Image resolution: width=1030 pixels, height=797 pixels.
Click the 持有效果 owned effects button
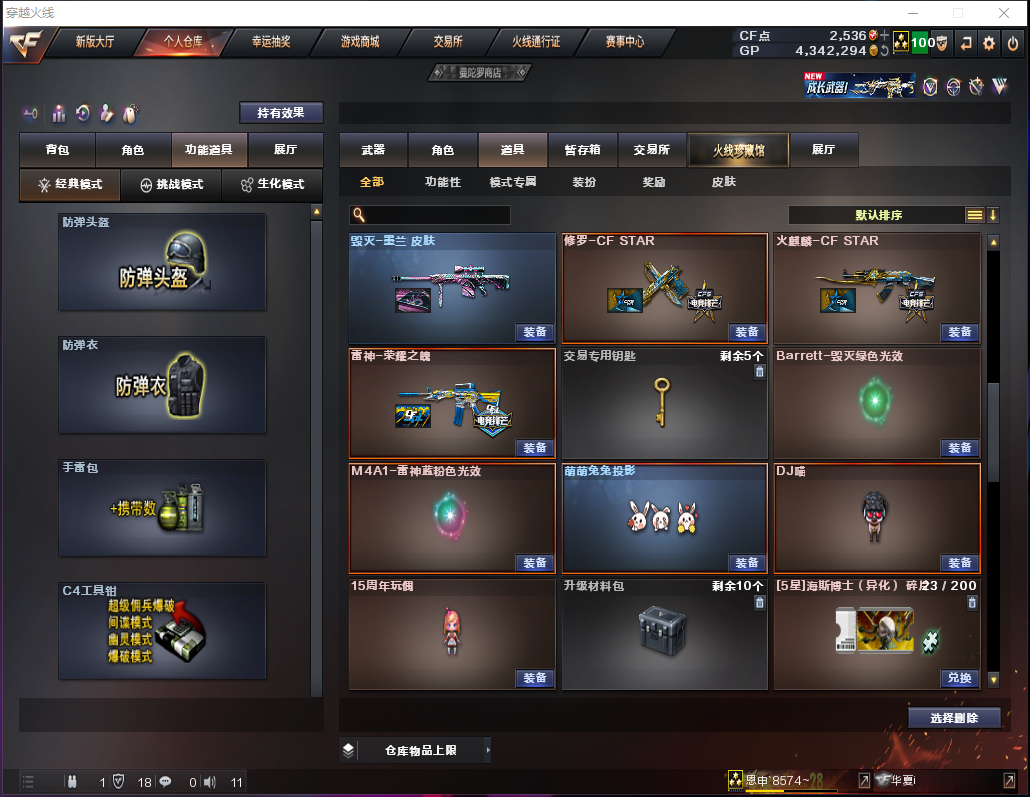tap(281, 113)
